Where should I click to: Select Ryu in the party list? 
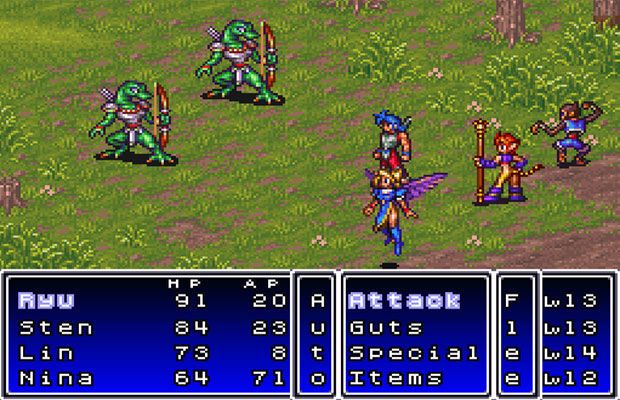[x=48, y=300]
